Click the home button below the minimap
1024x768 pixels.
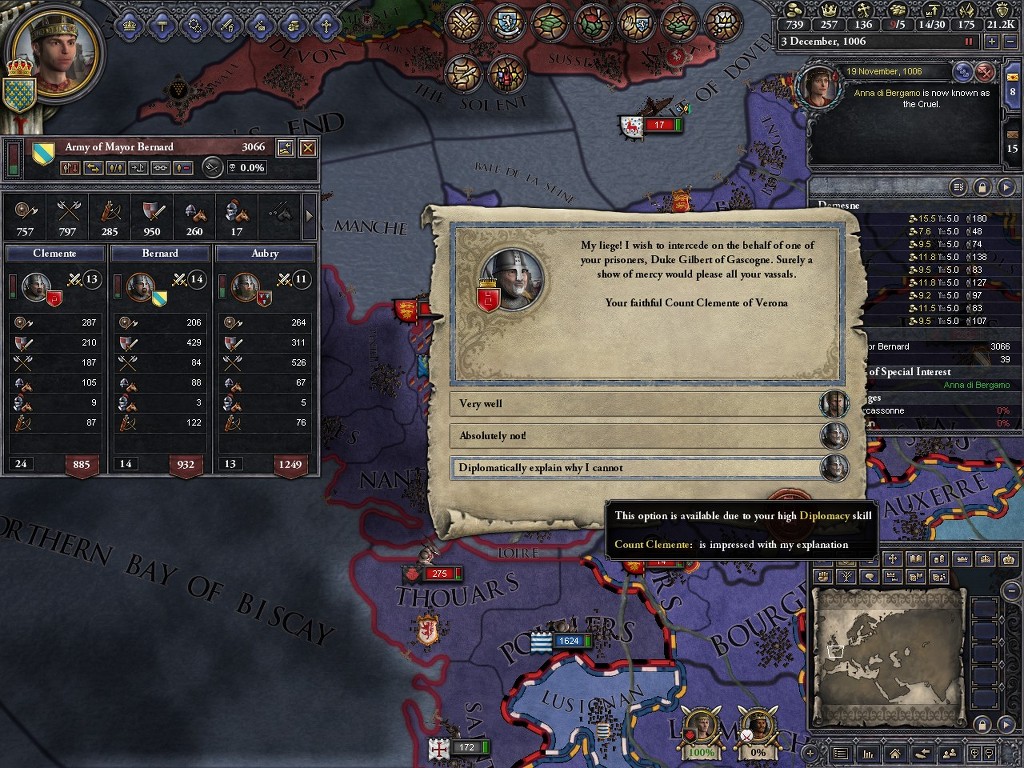coord(894,752)
